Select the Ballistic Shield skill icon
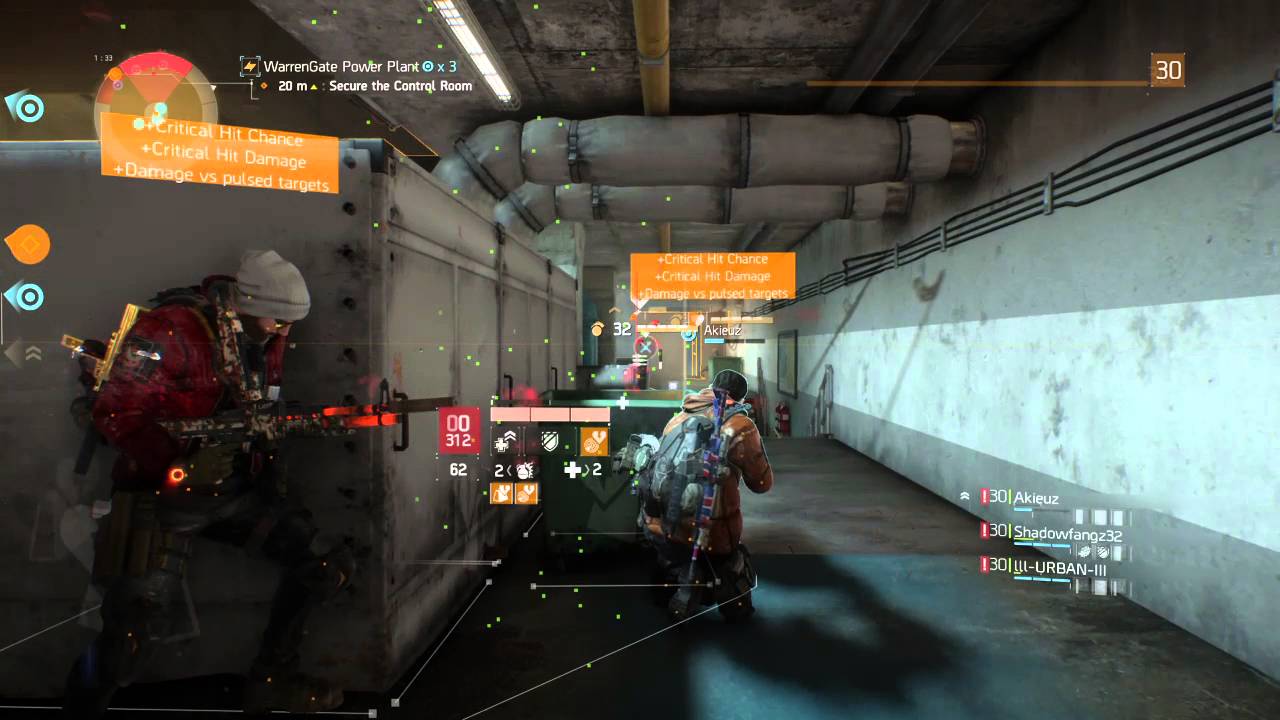The width and height of the screenshot is (1280, 720). click(550, 443)
